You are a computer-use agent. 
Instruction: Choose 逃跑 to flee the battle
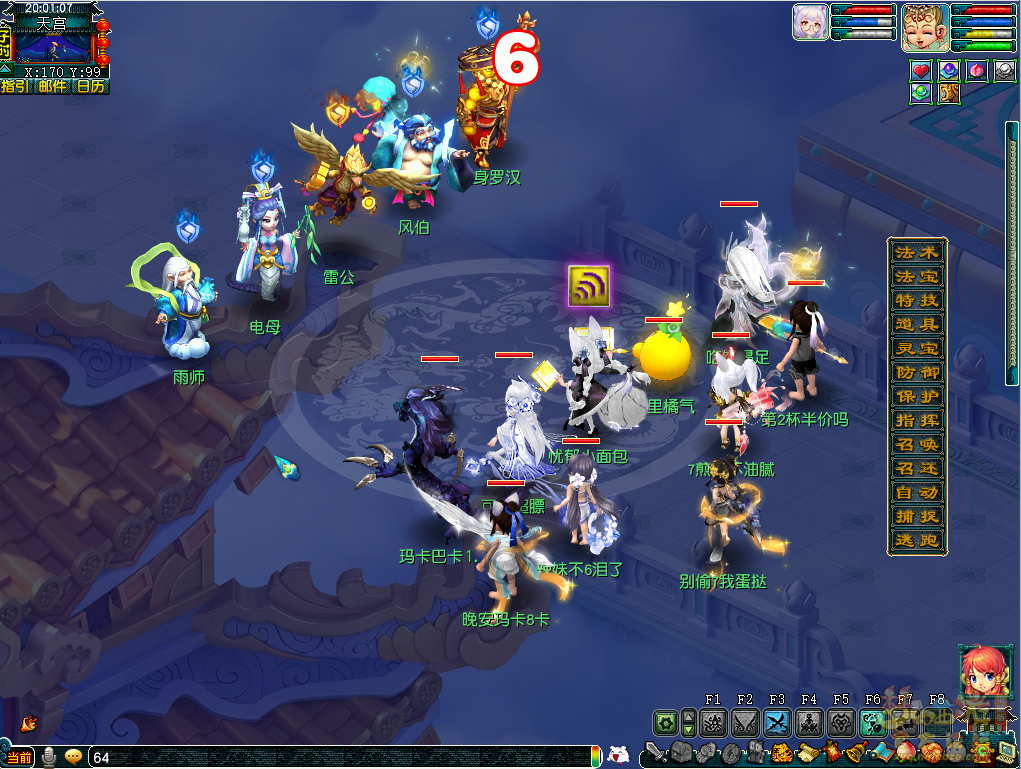coord(916,540)
